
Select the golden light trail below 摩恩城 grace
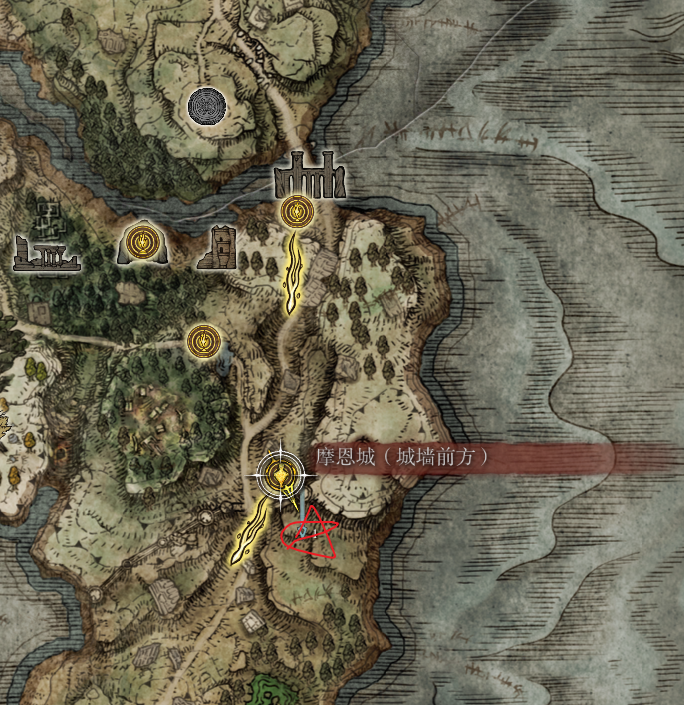click(x=252, y=532)
